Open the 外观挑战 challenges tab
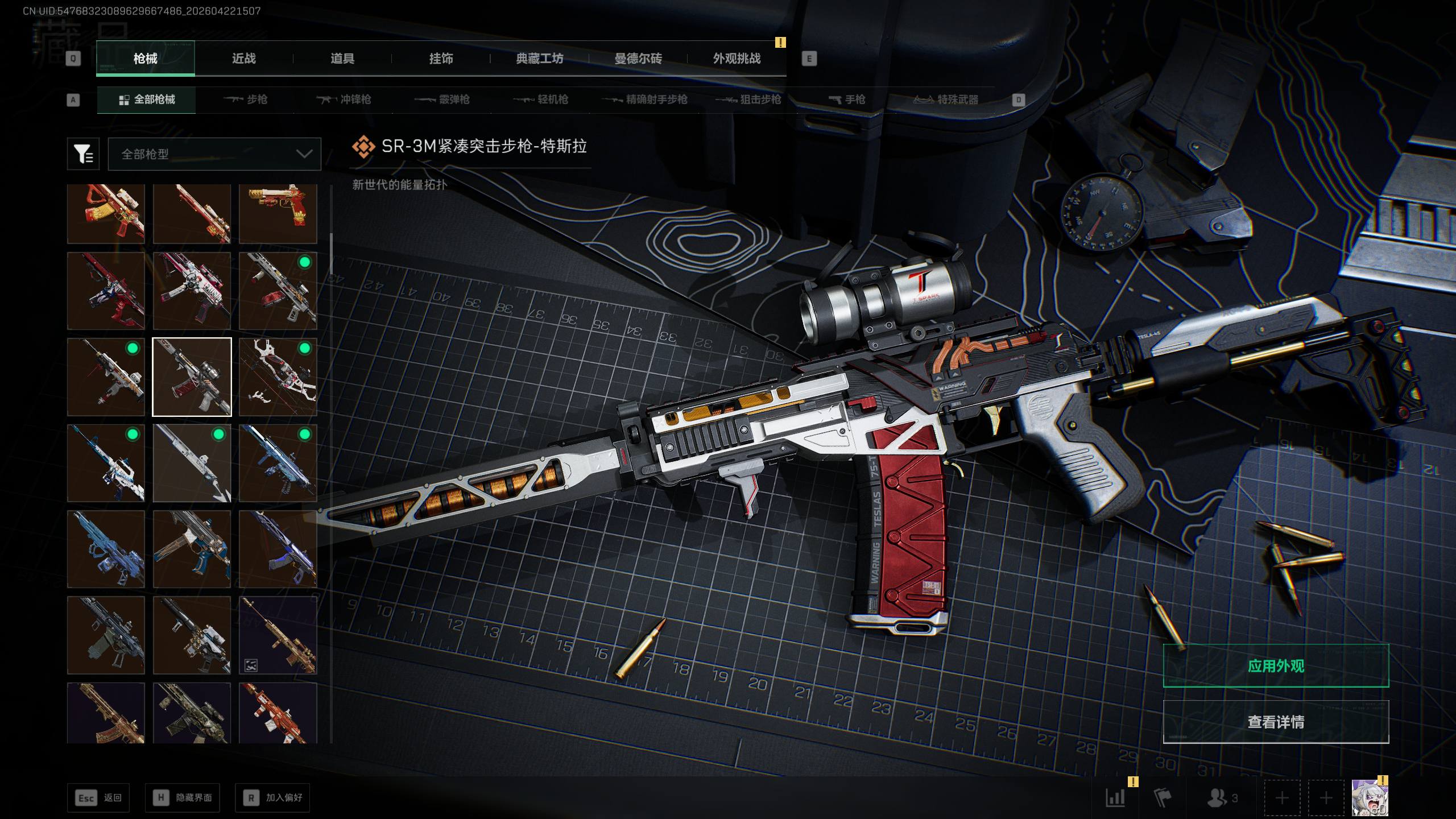The width and height of the screenshot is (1456, 819). click(x=737, y=59)
